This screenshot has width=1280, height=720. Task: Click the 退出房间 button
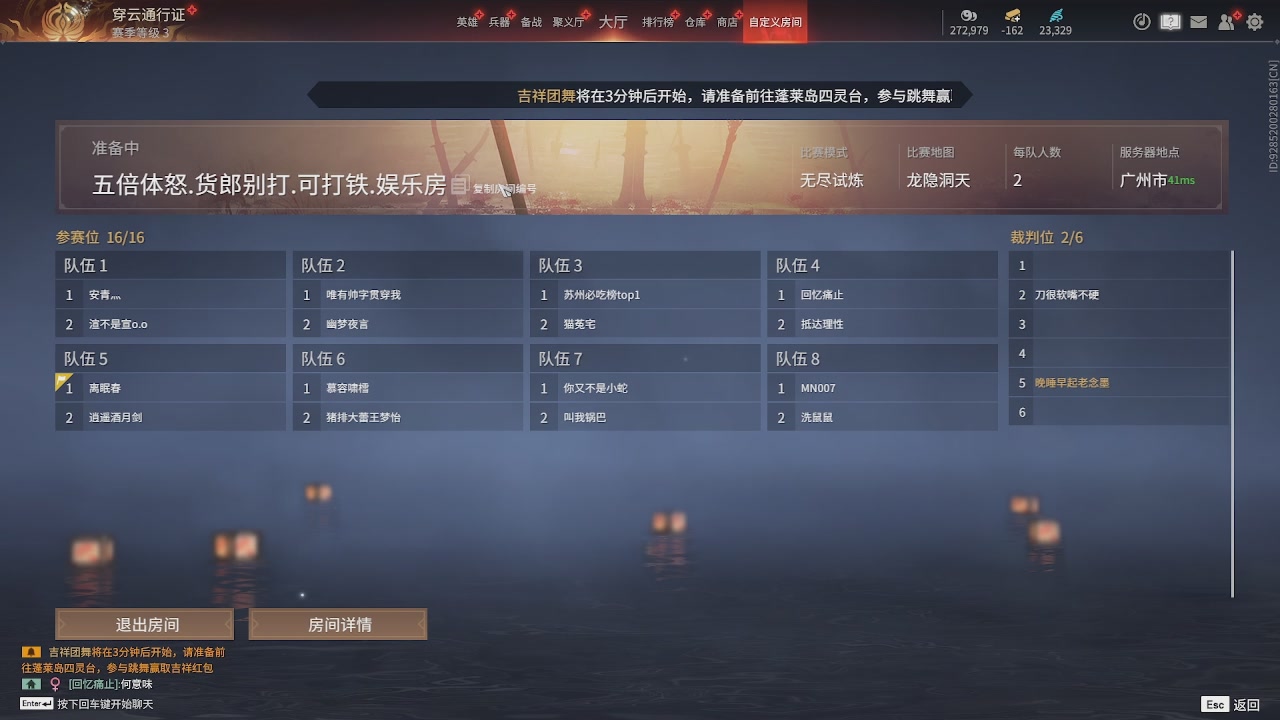[x=145, y=623]
